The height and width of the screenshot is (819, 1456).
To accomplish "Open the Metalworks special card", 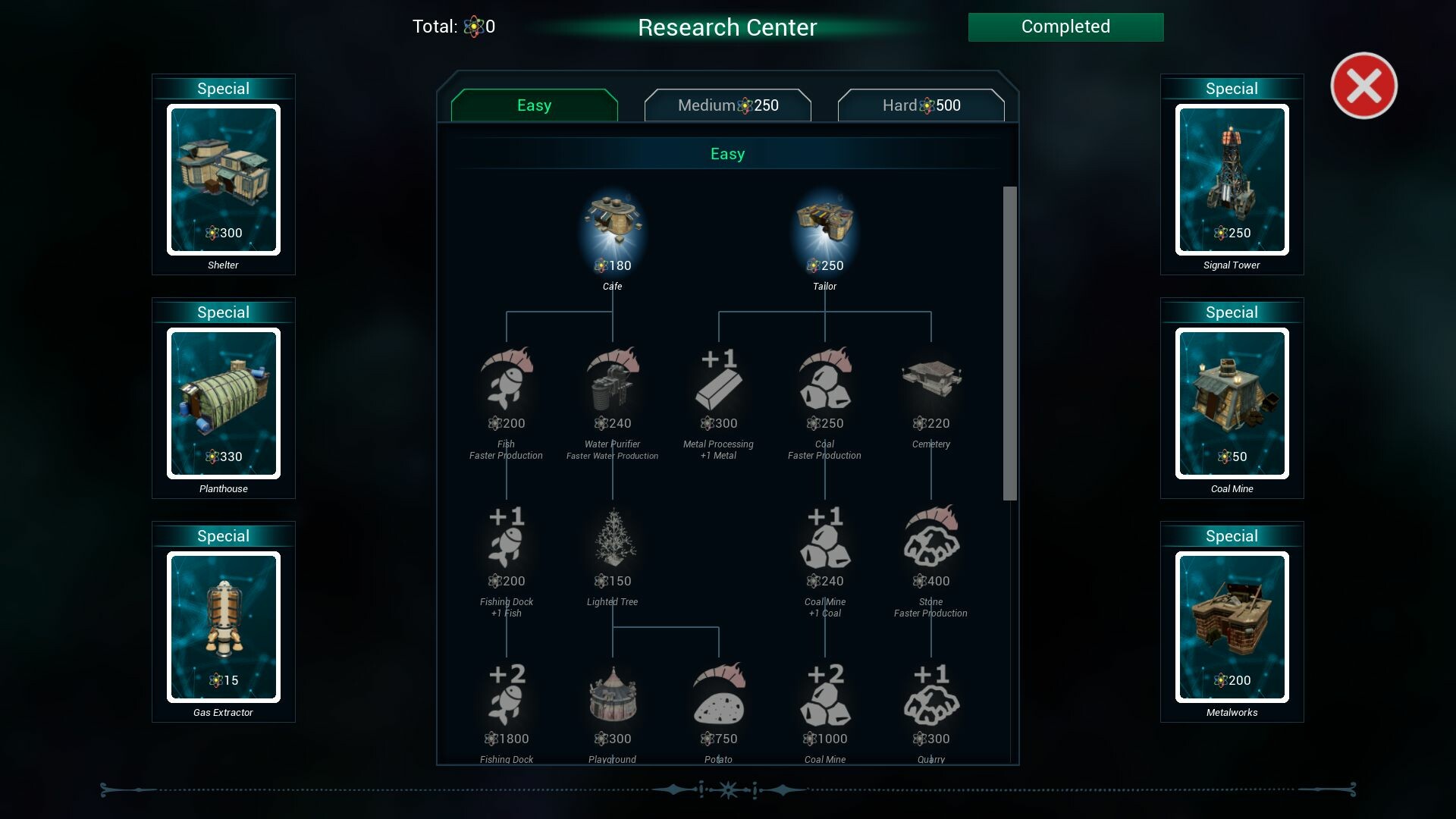I will pyautogui.click(x=1232, y=626).
